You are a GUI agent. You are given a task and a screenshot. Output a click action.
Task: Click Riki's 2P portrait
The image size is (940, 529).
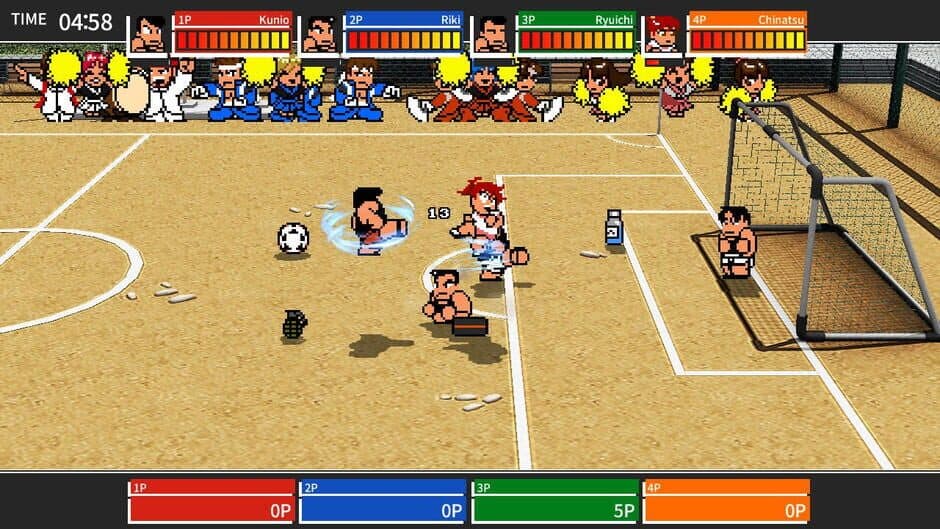click(x=320, y=34)
